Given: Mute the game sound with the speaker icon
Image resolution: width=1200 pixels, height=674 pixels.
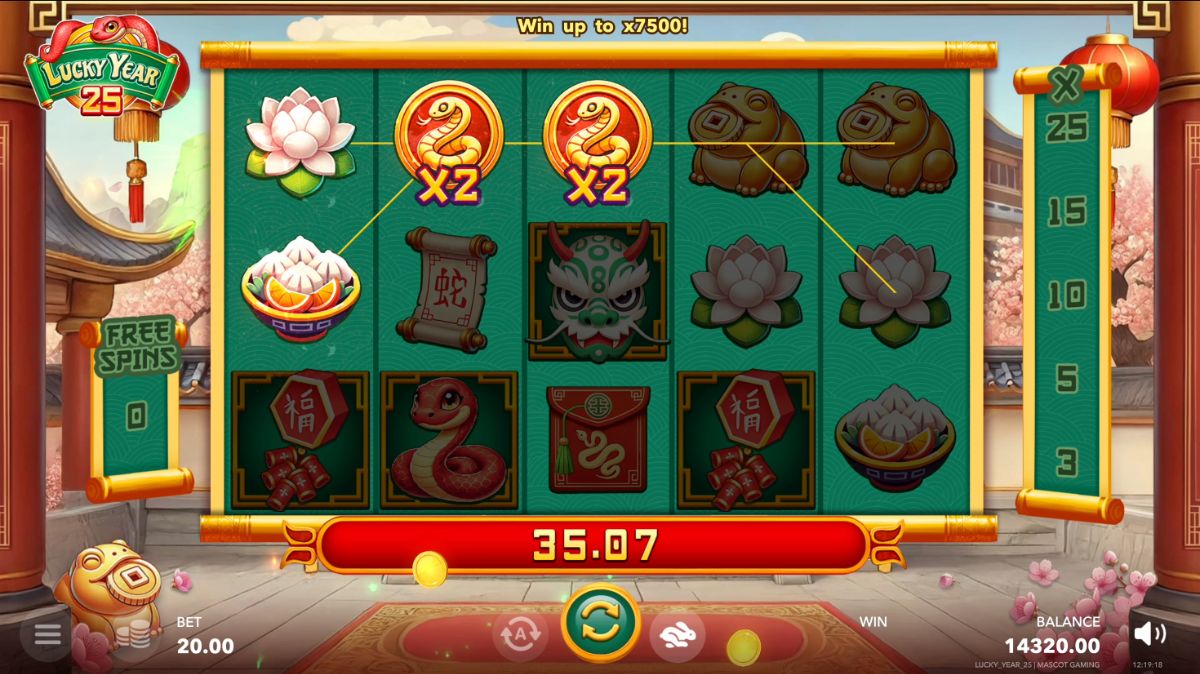Looking at the screenshot, I should pos(1150,633).
